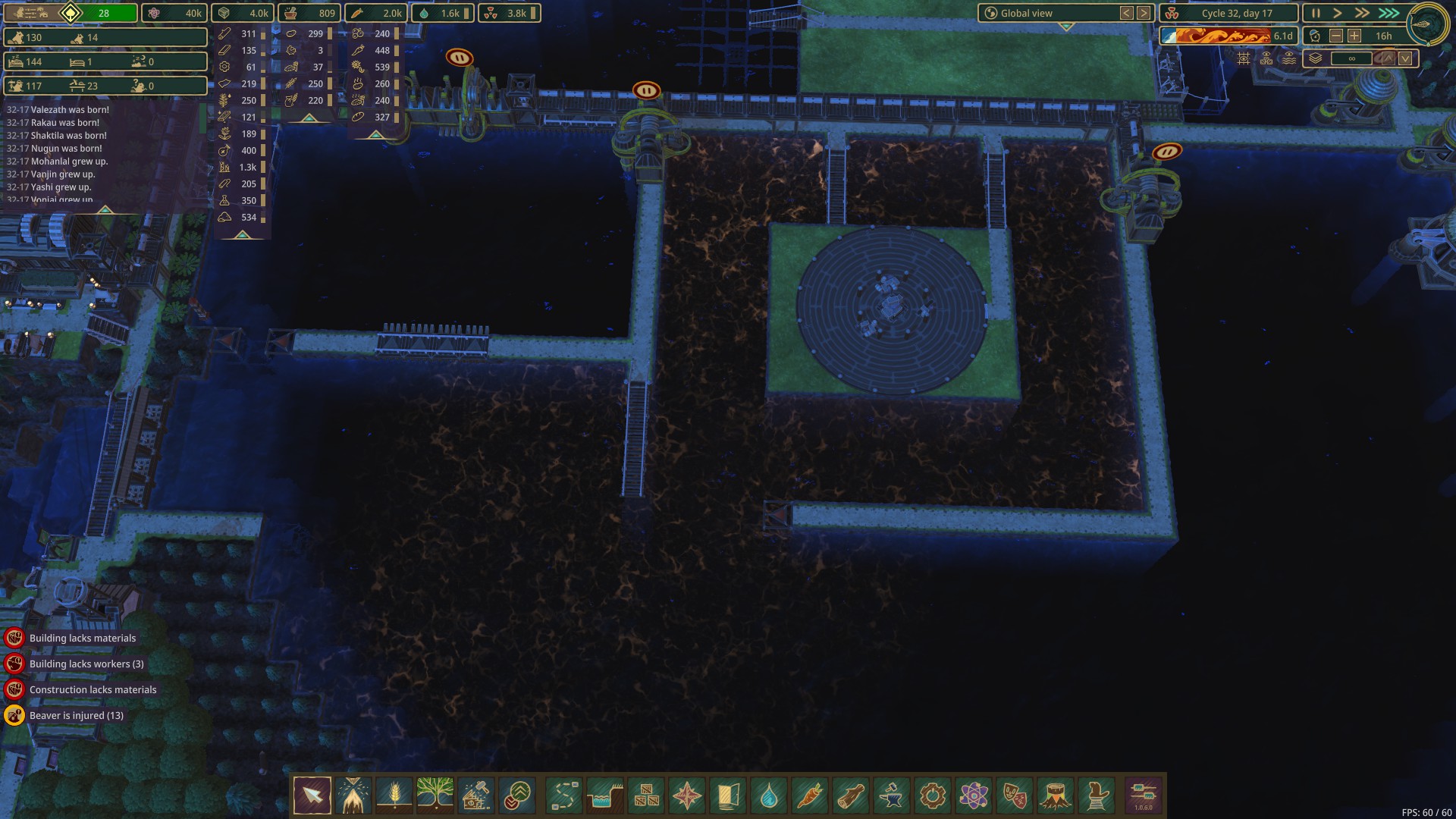
Task: Switch to next district view arrow
Action: coord(1144,13)
